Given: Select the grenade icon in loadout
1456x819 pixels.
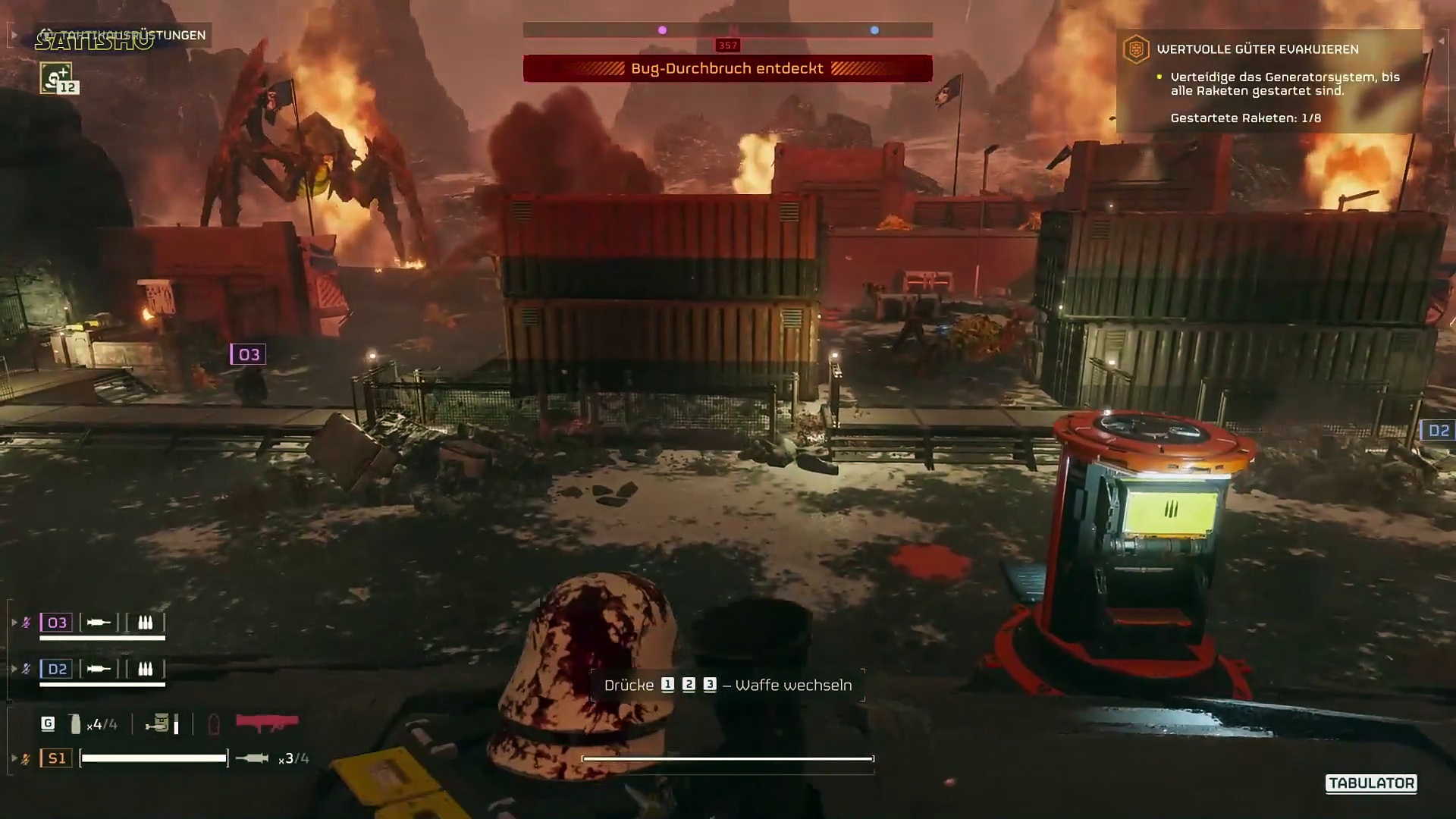Looking at the screenshot, I should pos(75,724).
